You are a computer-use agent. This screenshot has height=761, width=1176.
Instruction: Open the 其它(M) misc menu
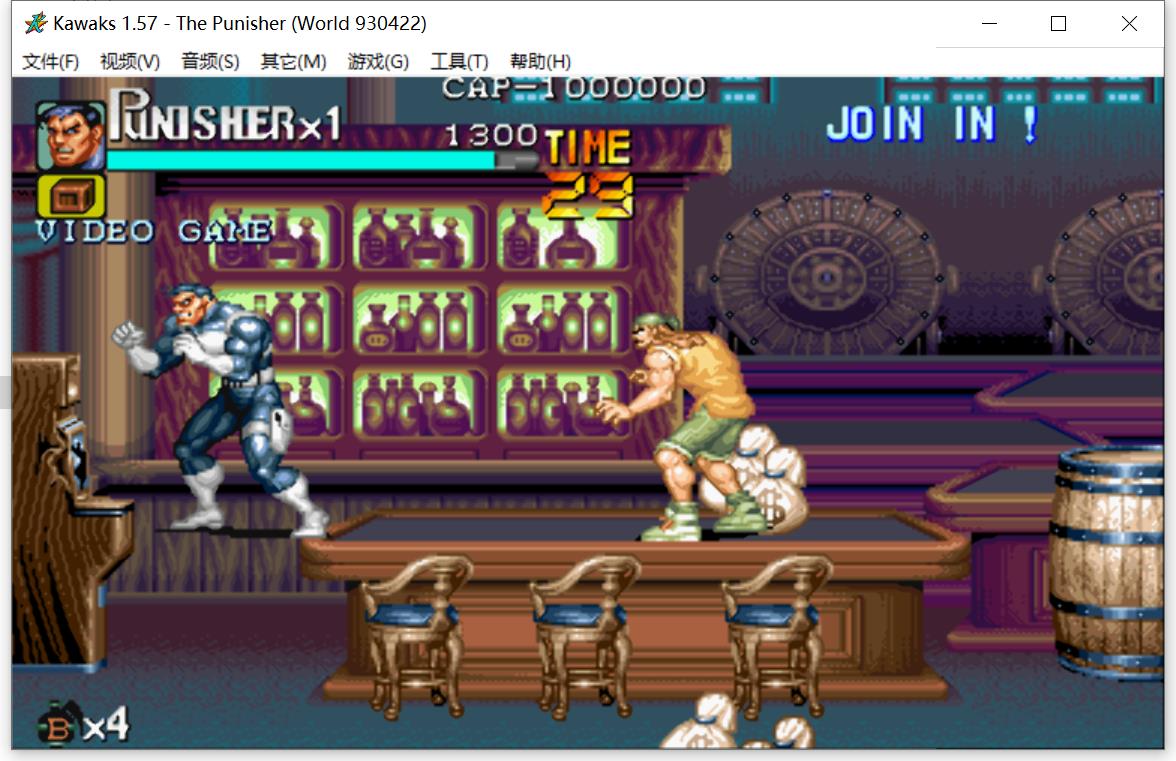pyautogui.click(x=293, y=62)
